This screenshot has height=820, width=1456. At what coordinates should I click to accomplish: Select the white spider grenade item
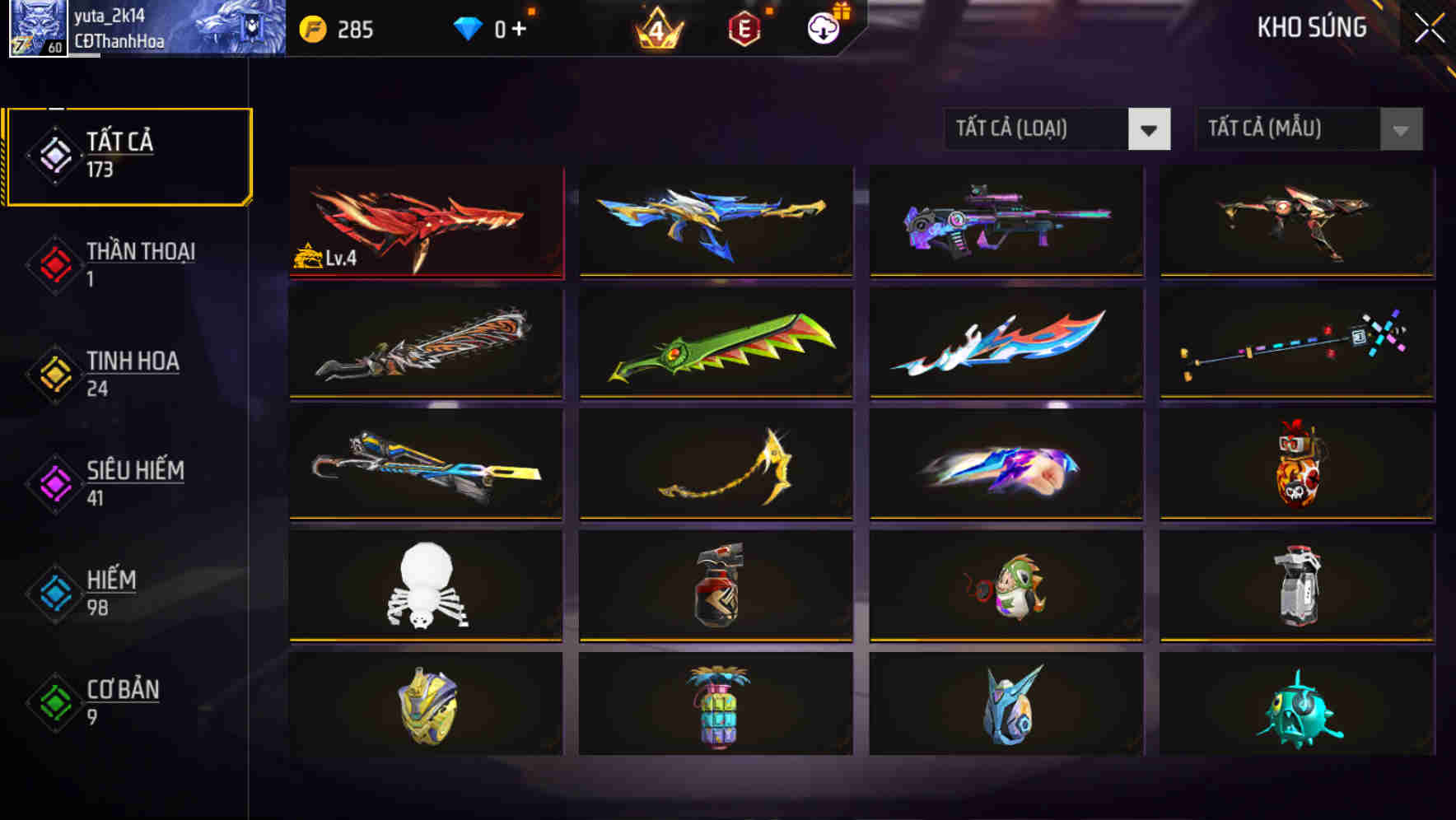coord(425,585)
